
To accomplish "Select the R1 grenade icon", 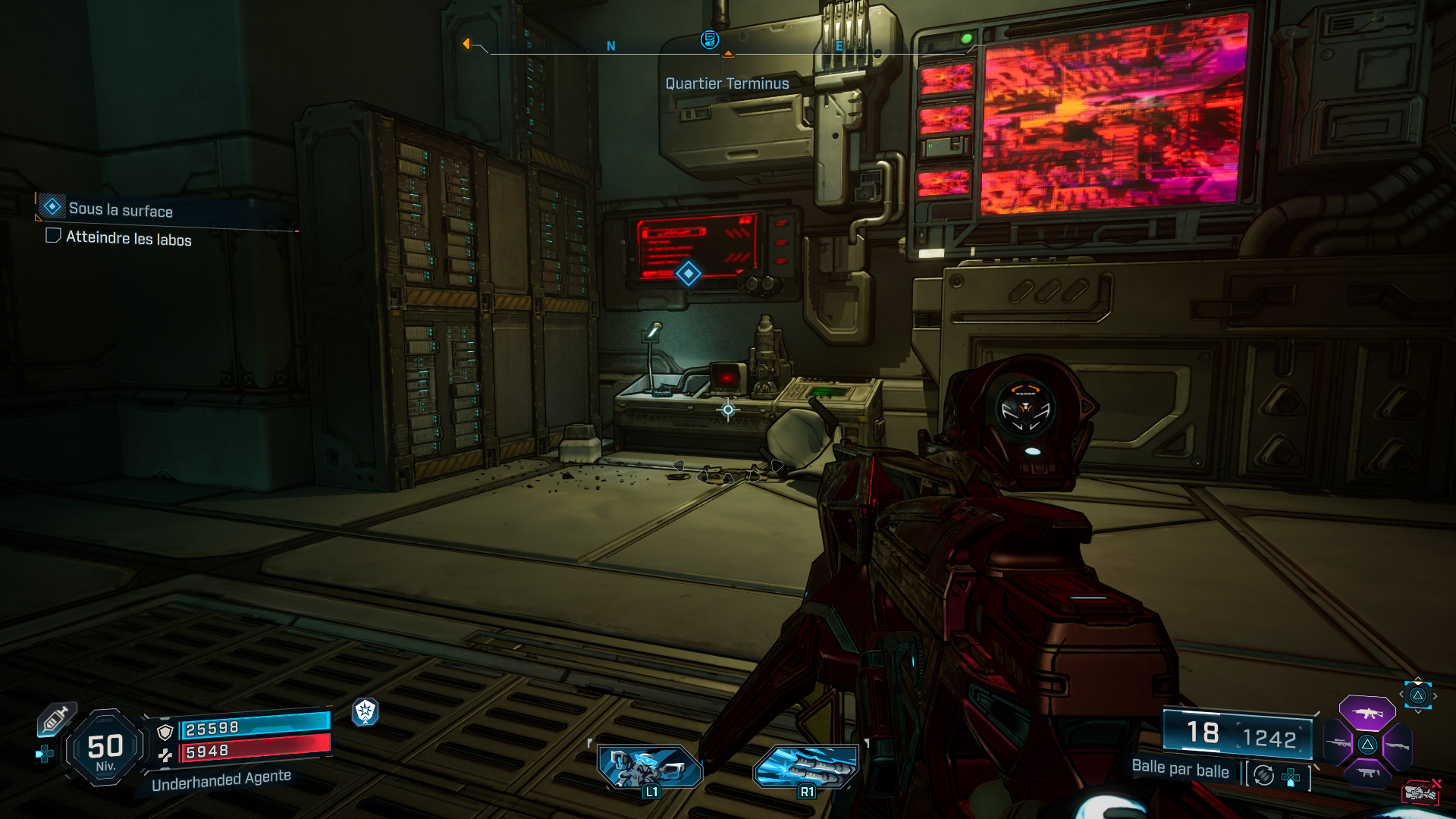I will point(806,766).
